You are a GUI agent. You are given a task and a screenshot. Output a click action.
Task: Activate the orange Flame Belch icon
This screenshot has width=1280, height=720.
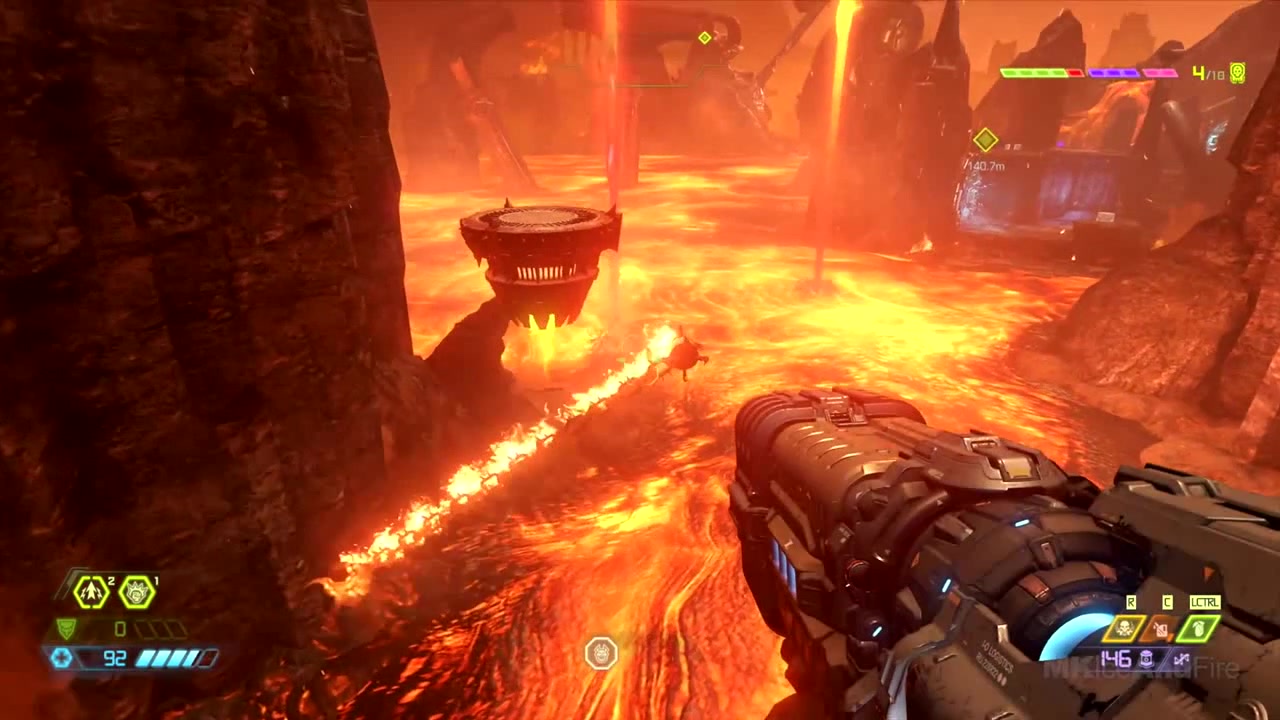tap(1160, 629)
